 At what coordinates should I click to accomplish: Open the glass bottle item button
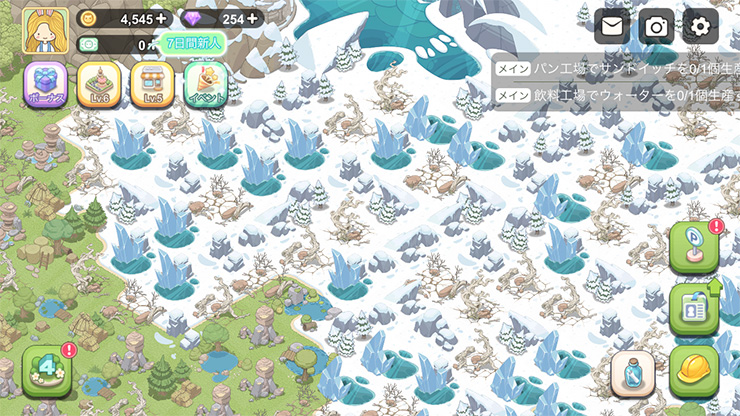(x=634, y=375)
